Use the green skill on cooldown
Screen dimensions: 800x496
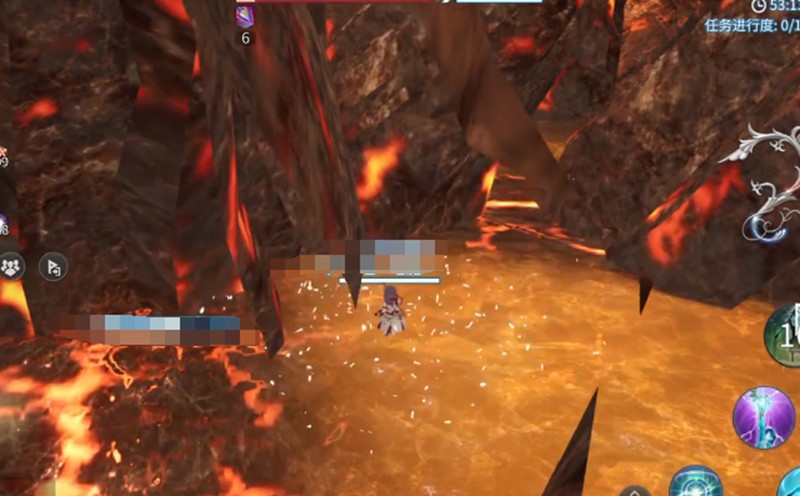(786, 336)
